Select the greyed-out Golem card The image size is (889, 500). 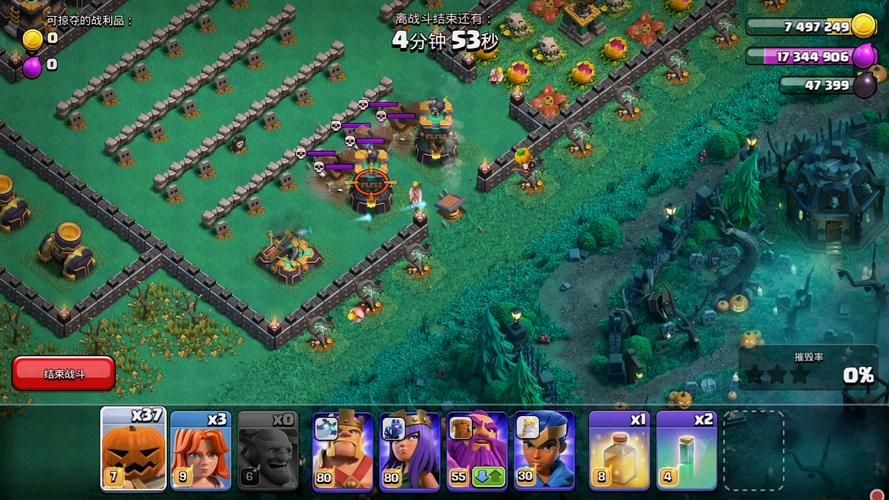pos(268,448)
